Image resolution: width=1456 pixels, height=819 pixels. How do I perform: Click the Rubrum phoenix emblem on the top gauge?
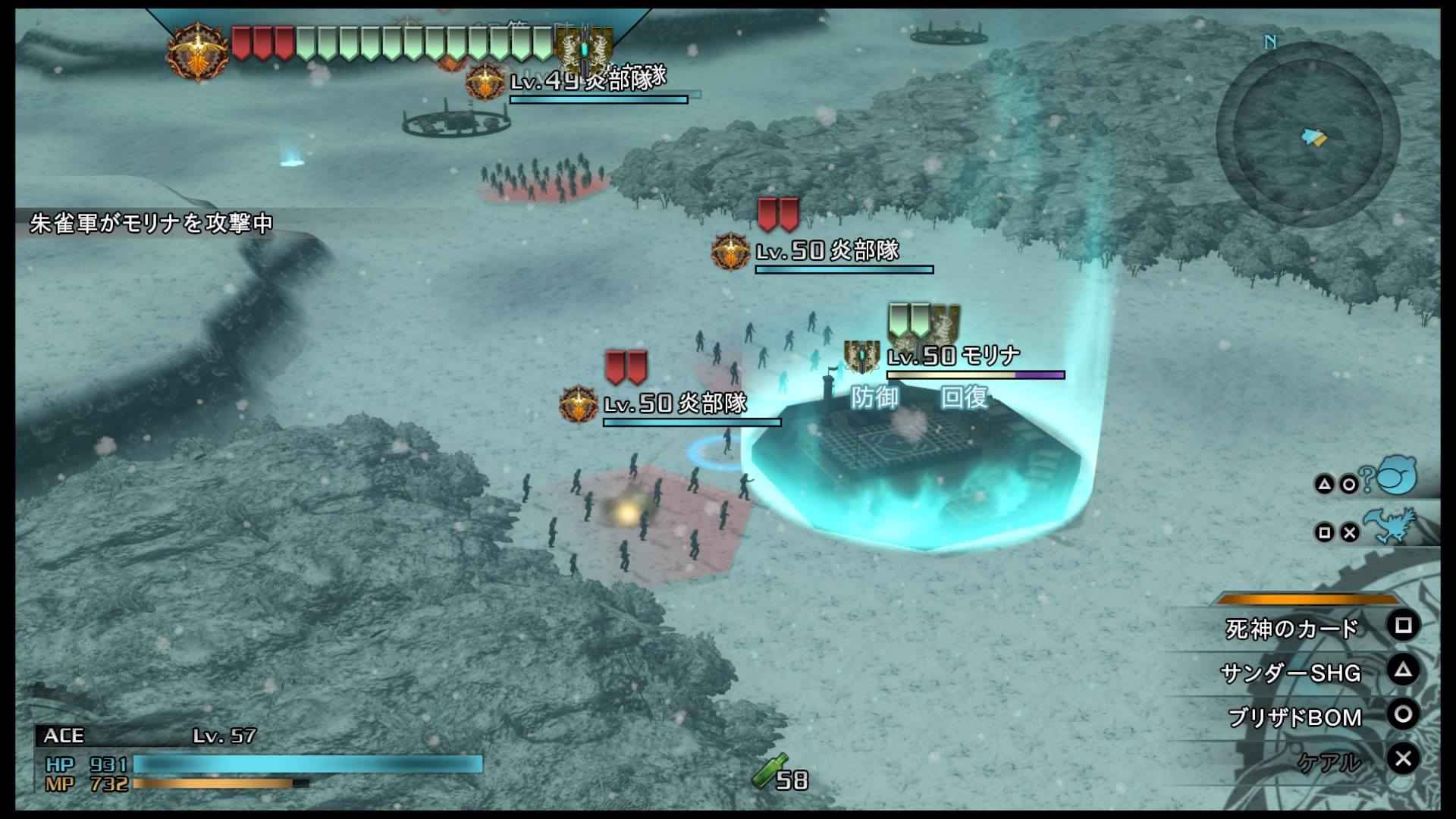coord(198,50)
